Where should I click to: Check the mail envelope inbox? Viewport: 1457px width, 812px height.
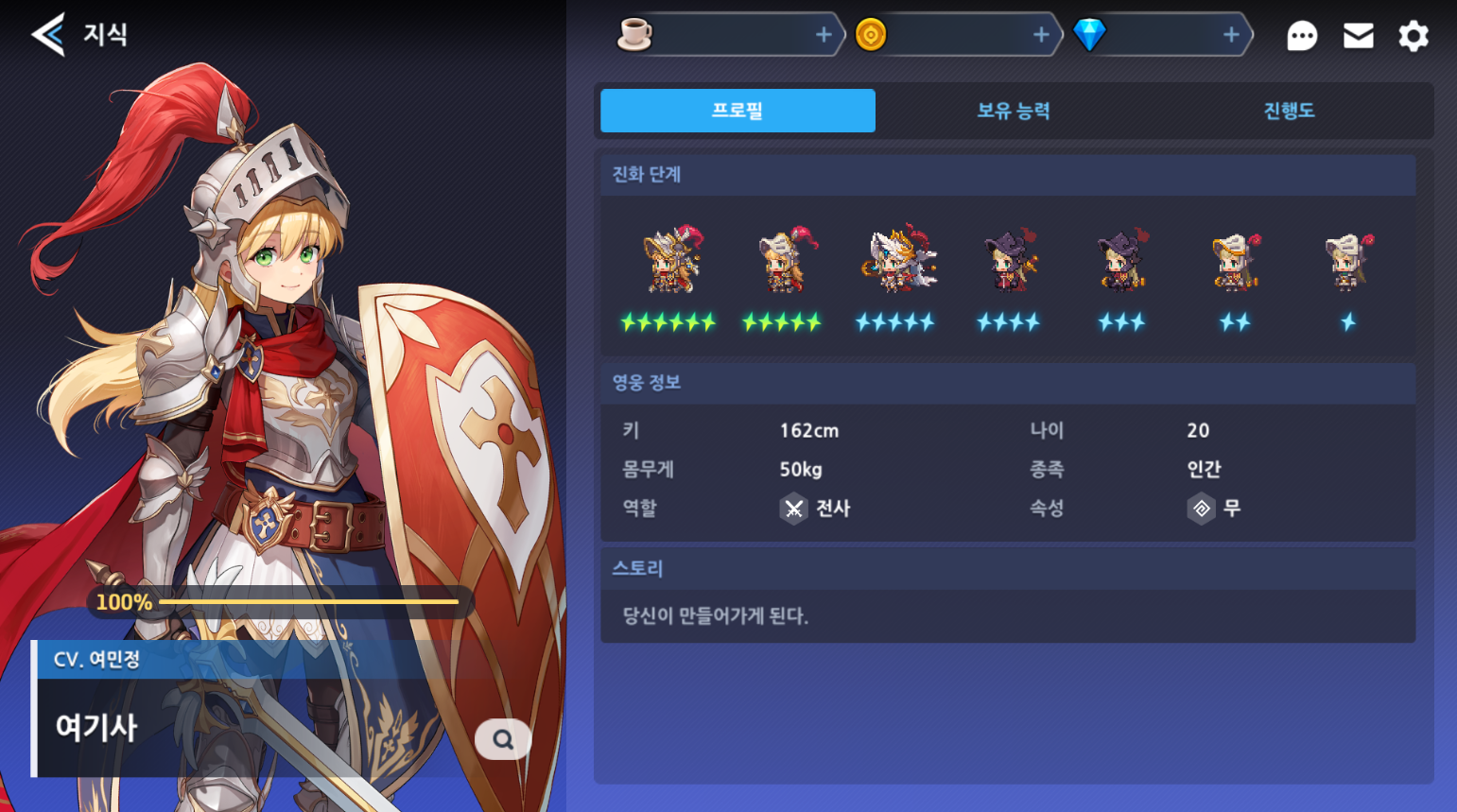pyautogui.click(x=1358, y=36)
